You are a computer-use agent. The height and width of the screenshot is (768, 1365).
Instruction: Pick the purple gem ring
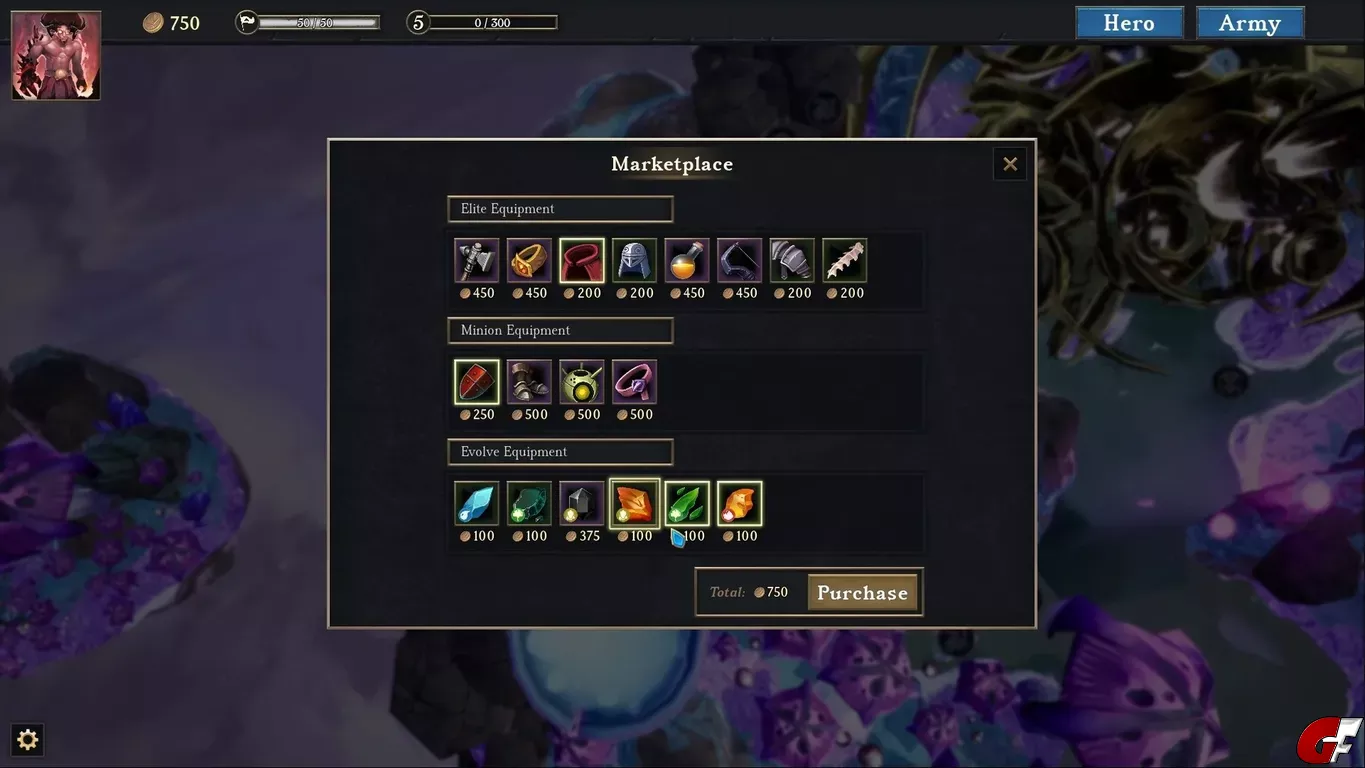[x=634, y=382]
